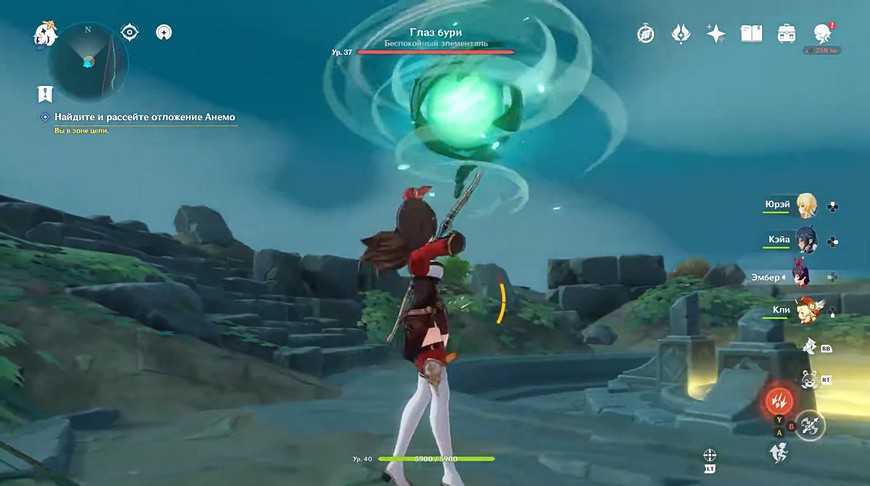
Task: Open the compass events icon
Action: [x=646, y=33]
